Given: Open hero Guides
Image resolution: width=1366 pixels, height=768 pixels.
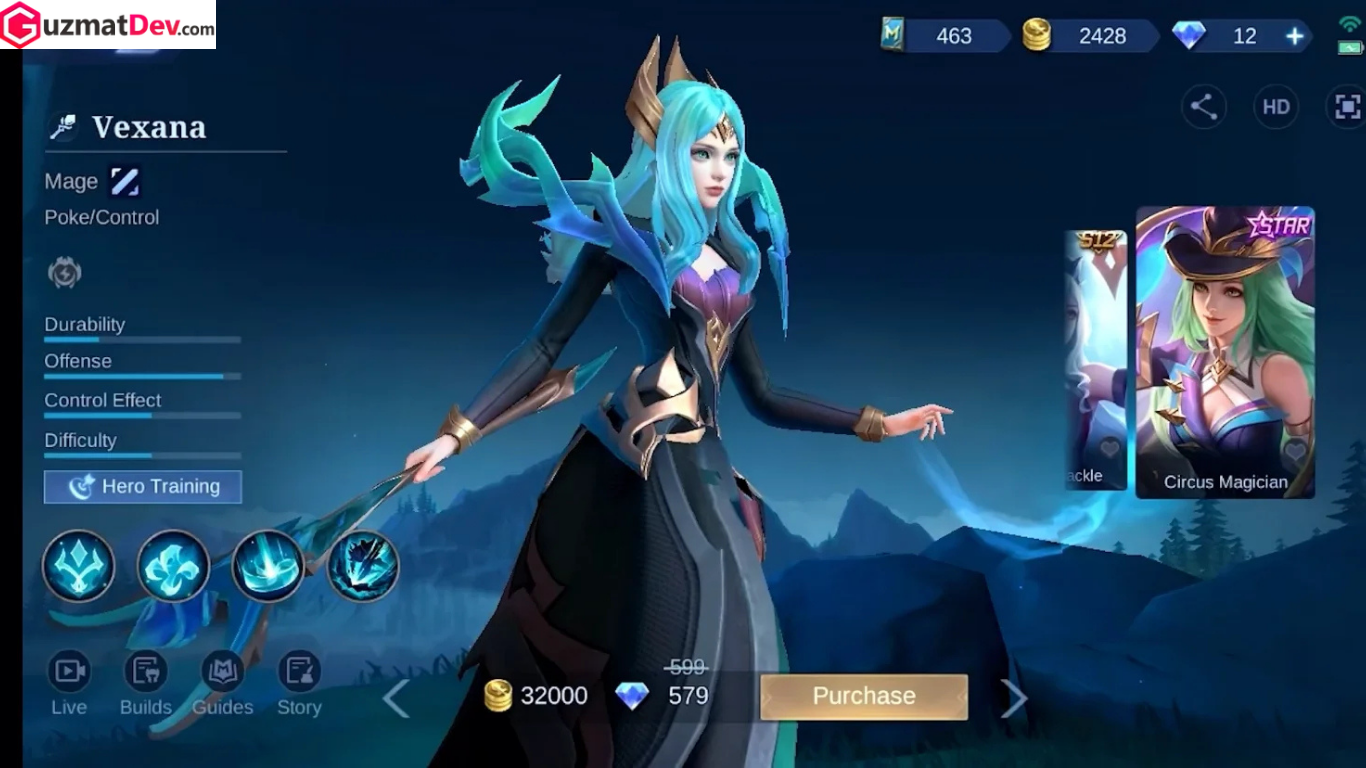Looking at the screenshot, I should pyautogui.click(x=222, y=684).
